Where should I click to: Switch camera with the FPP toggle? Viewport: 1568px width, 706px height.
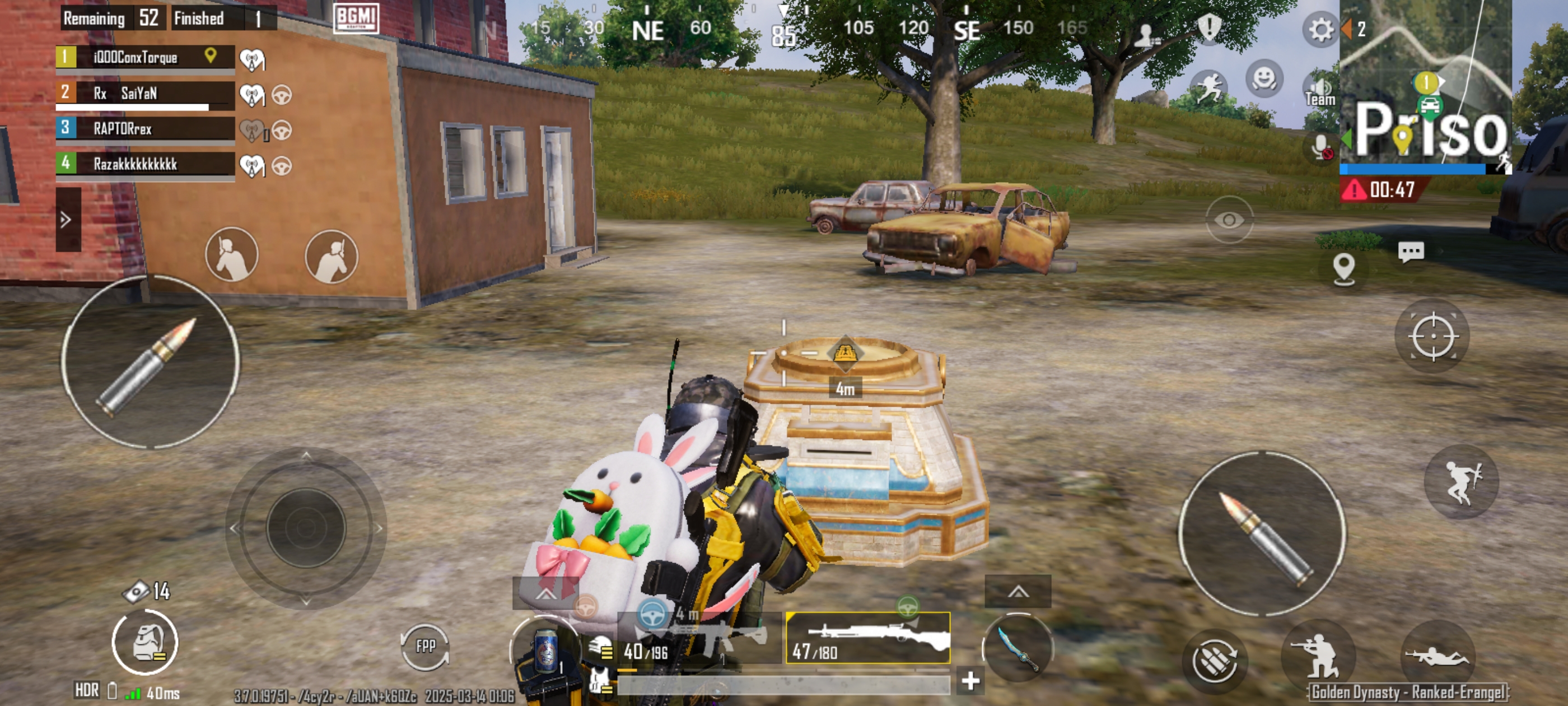[x=425, y=646]
